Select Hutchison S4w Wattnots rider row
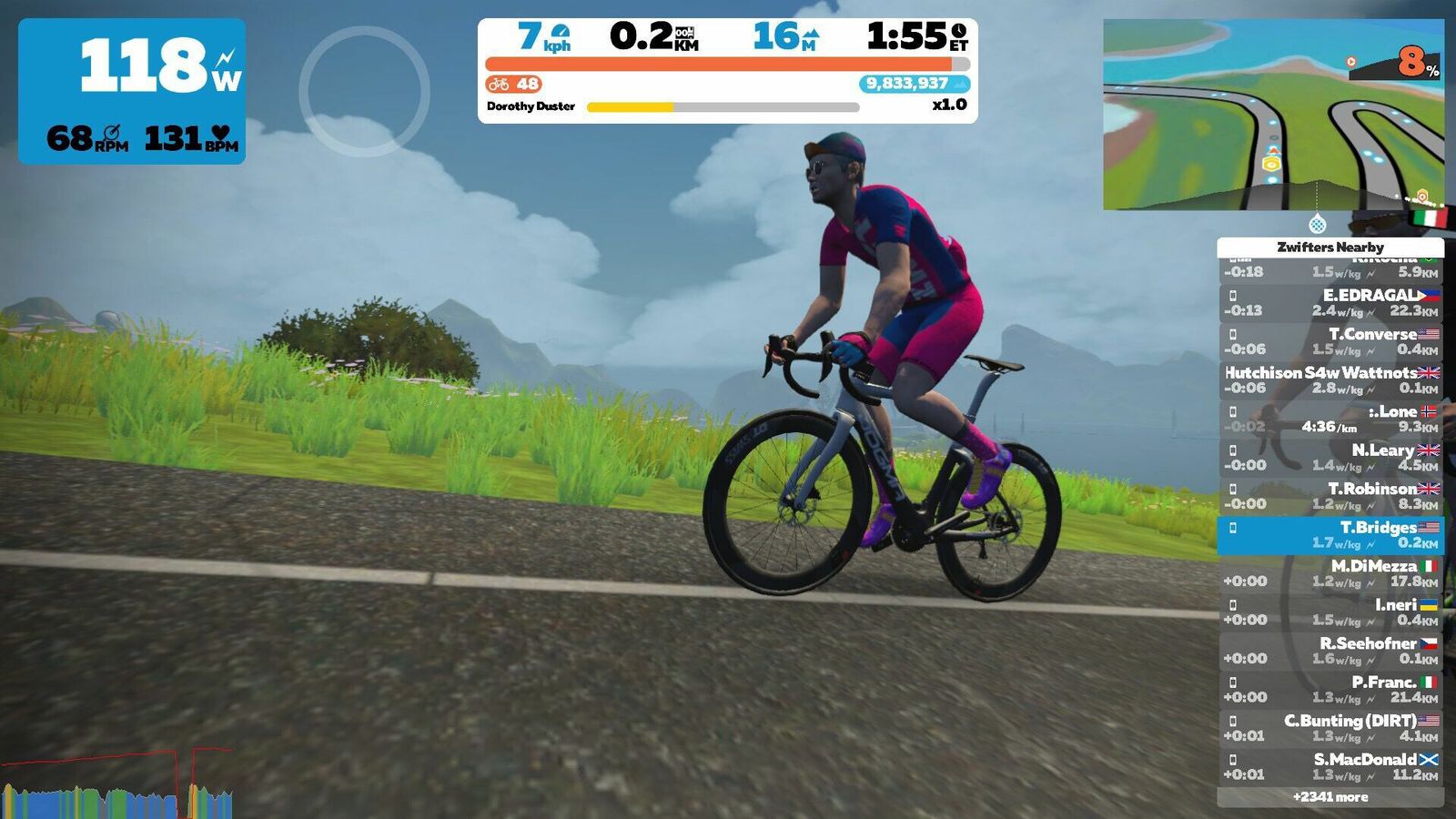1456x819 pixels. coord(1330,380)
